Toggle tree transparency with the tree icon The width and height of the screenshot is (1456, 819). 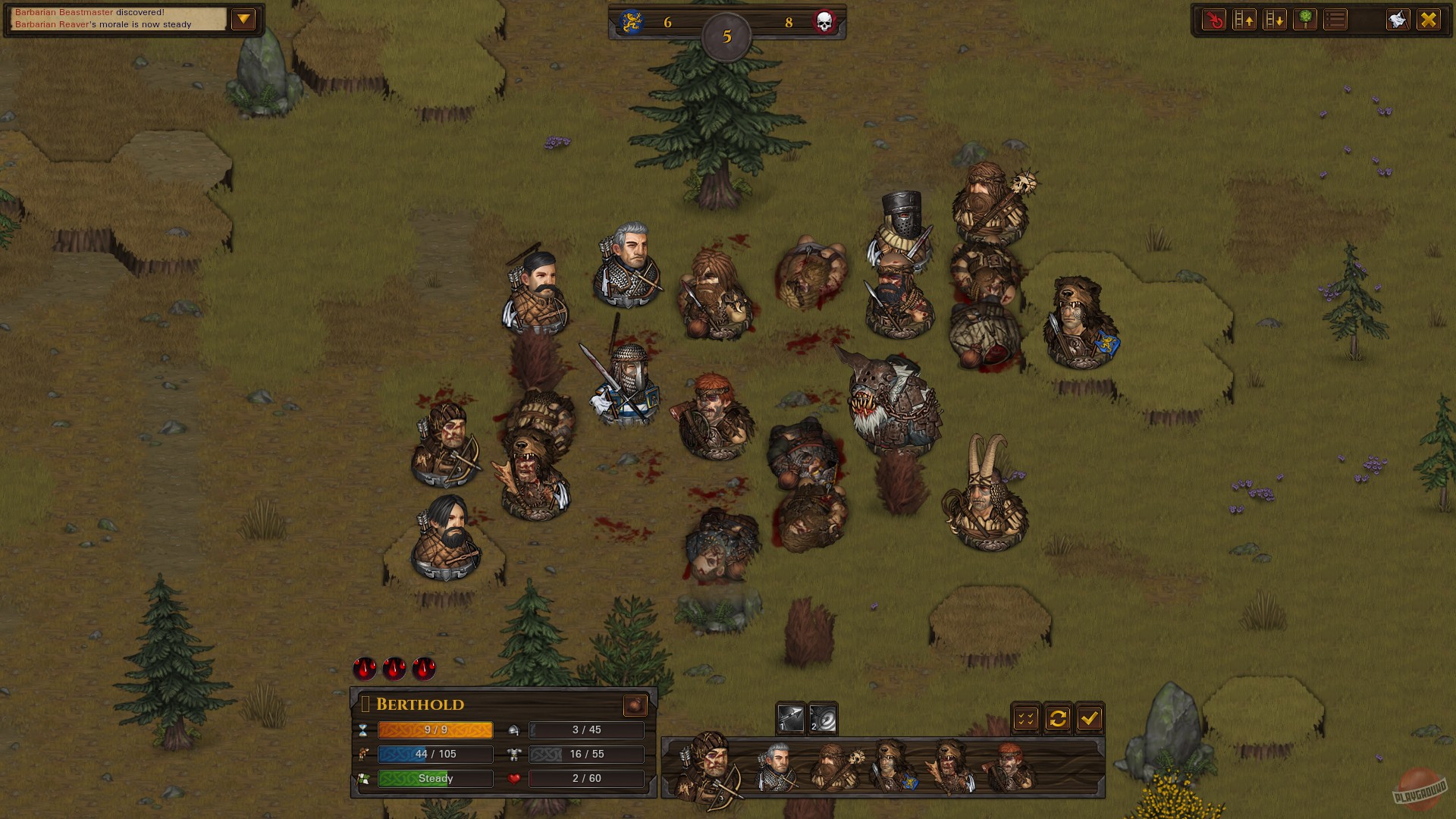pyautogui.click(x=1305, y=19)
